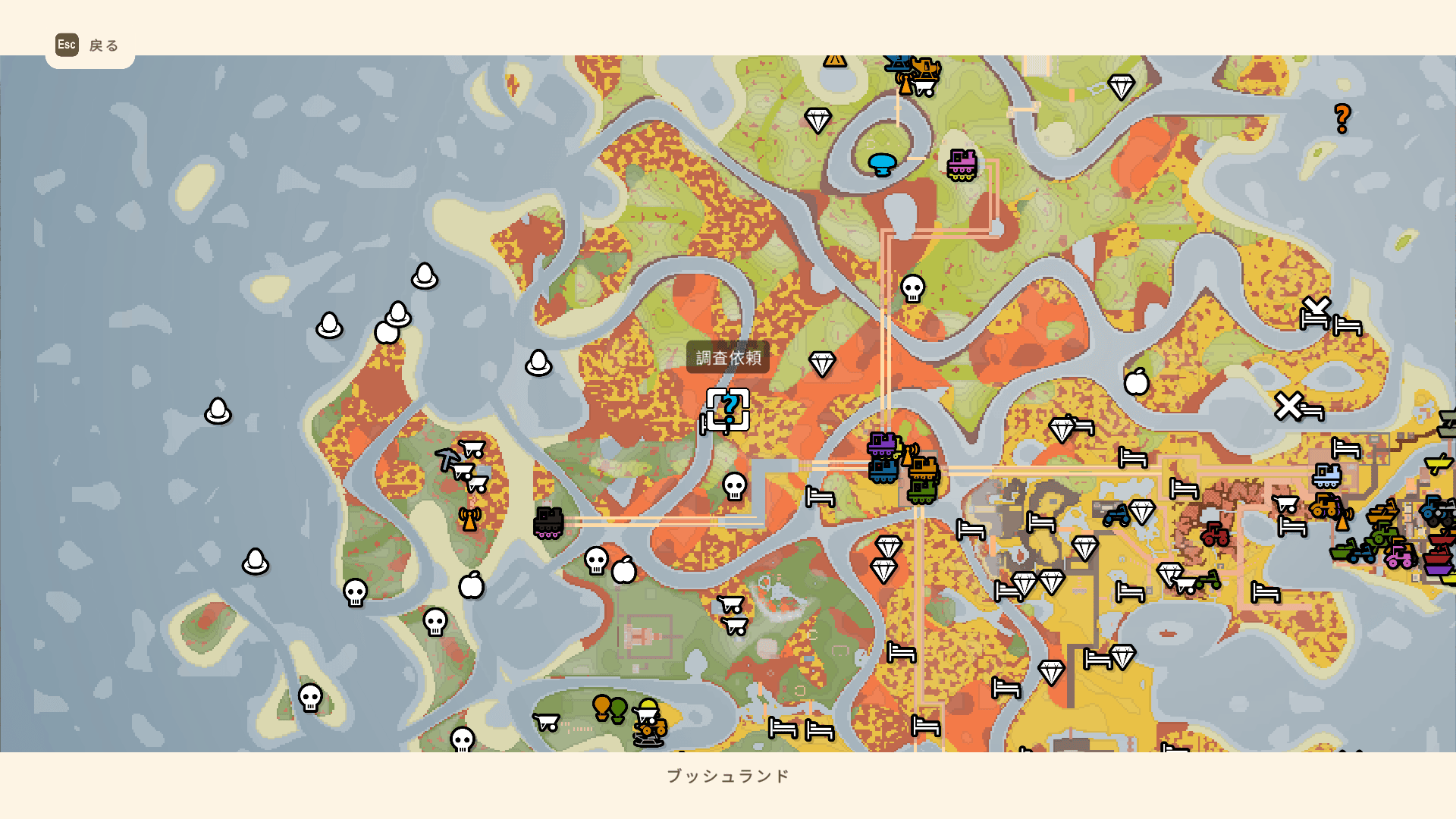Select the pink vehicle marker beside the mushroom
Image resolution: width=1456 pixels, height=819 pixels.
pyautogui.click(x=962, y=165)
